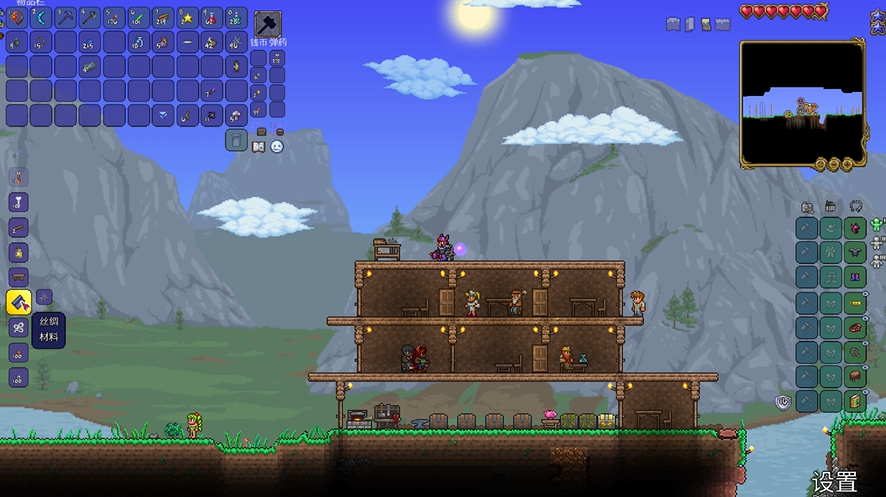This screenshot has height=497, width=886.
Task: Select the spell book accessory slot
Action: tap(855, 401)
